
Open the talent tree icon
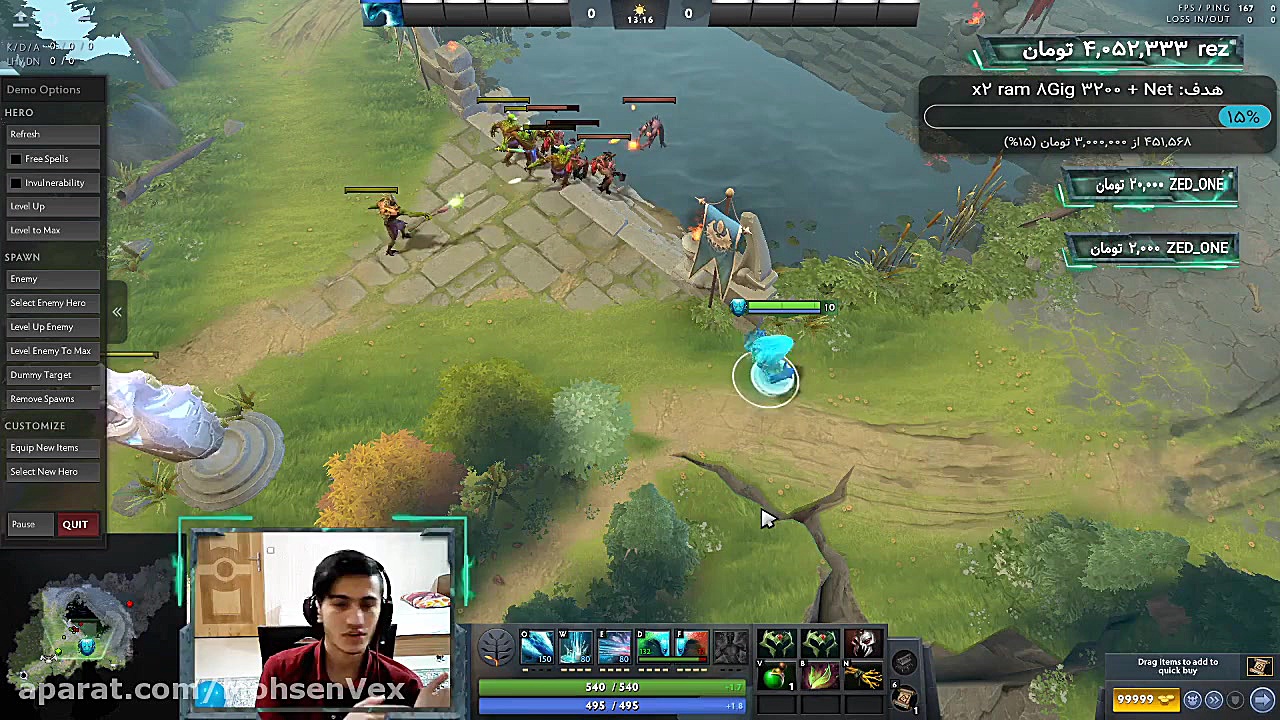click(x=496, y=647)
